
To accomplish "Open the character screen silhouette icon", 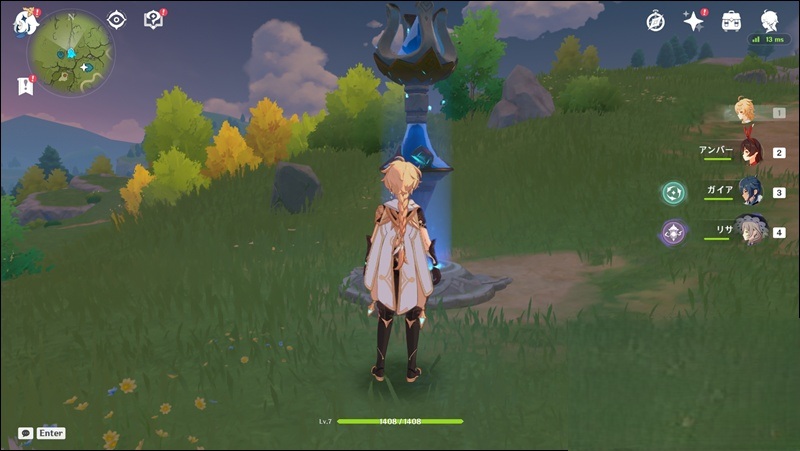I will click(x=769, y=21).
